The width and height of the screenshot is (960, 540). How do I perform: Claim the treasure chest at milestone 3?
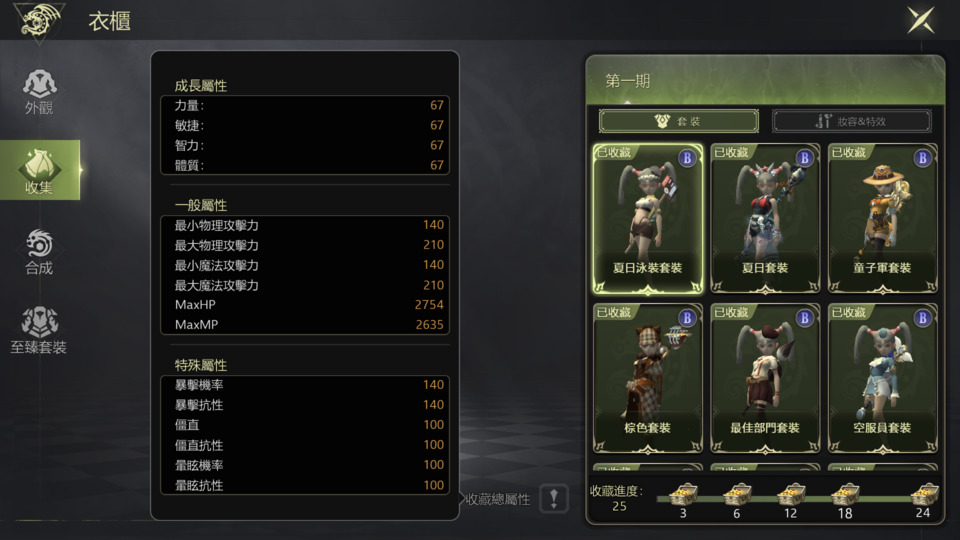683,493
